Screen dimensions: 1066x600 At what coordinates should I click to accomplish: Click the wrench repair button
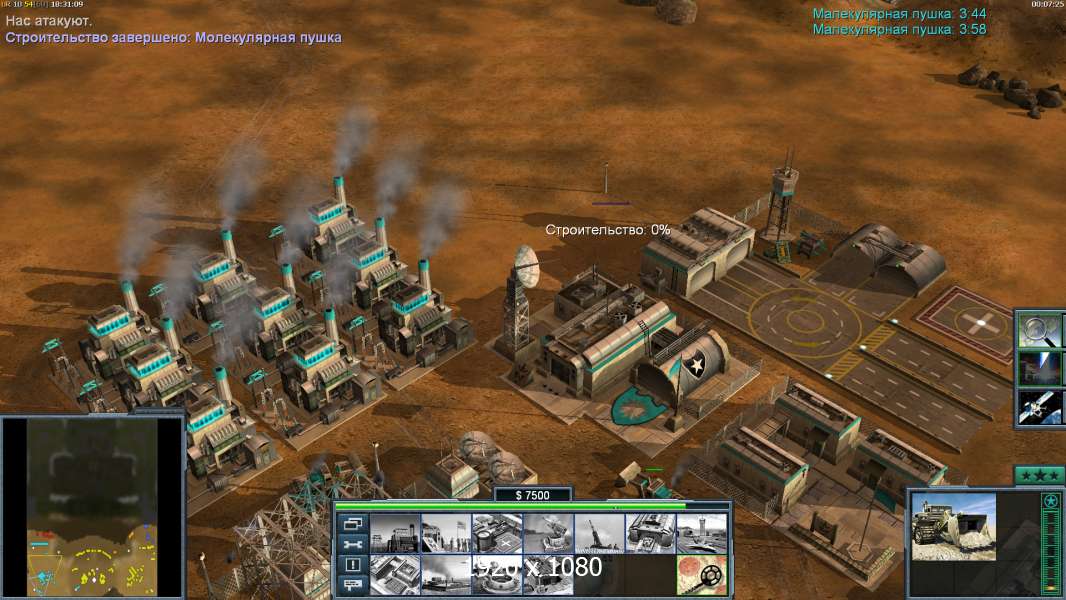(x=352, y=544)
